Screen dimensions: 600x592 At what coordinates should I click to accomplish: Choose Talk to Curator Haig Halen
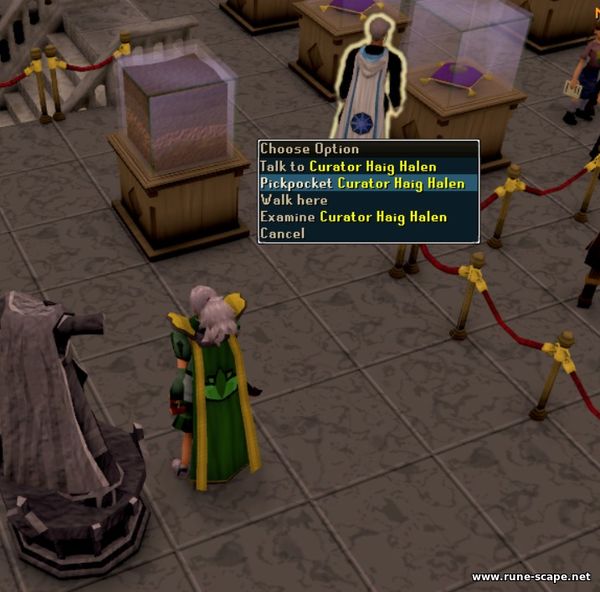coord(348,166)
